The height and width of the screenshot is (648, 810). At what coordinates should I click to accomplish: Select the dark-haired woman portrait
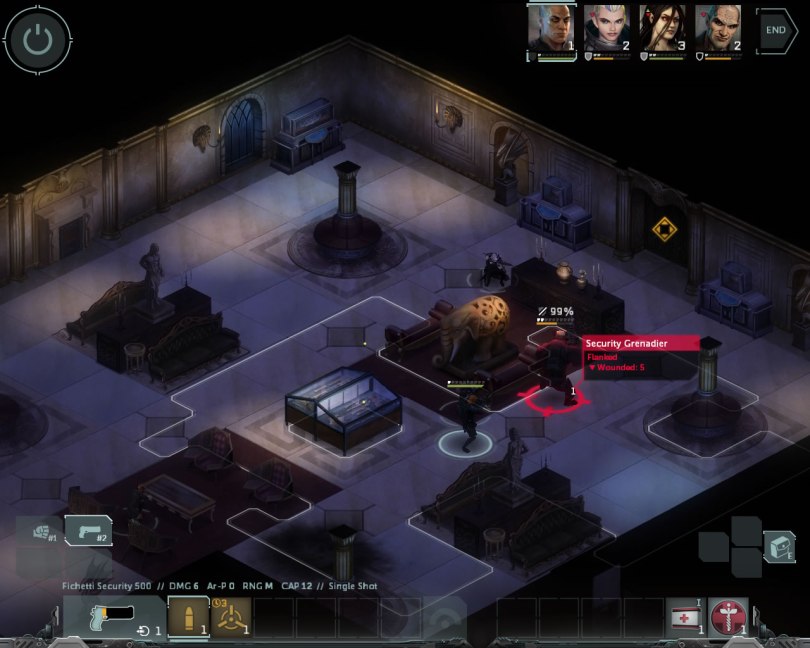pos(662,28)
